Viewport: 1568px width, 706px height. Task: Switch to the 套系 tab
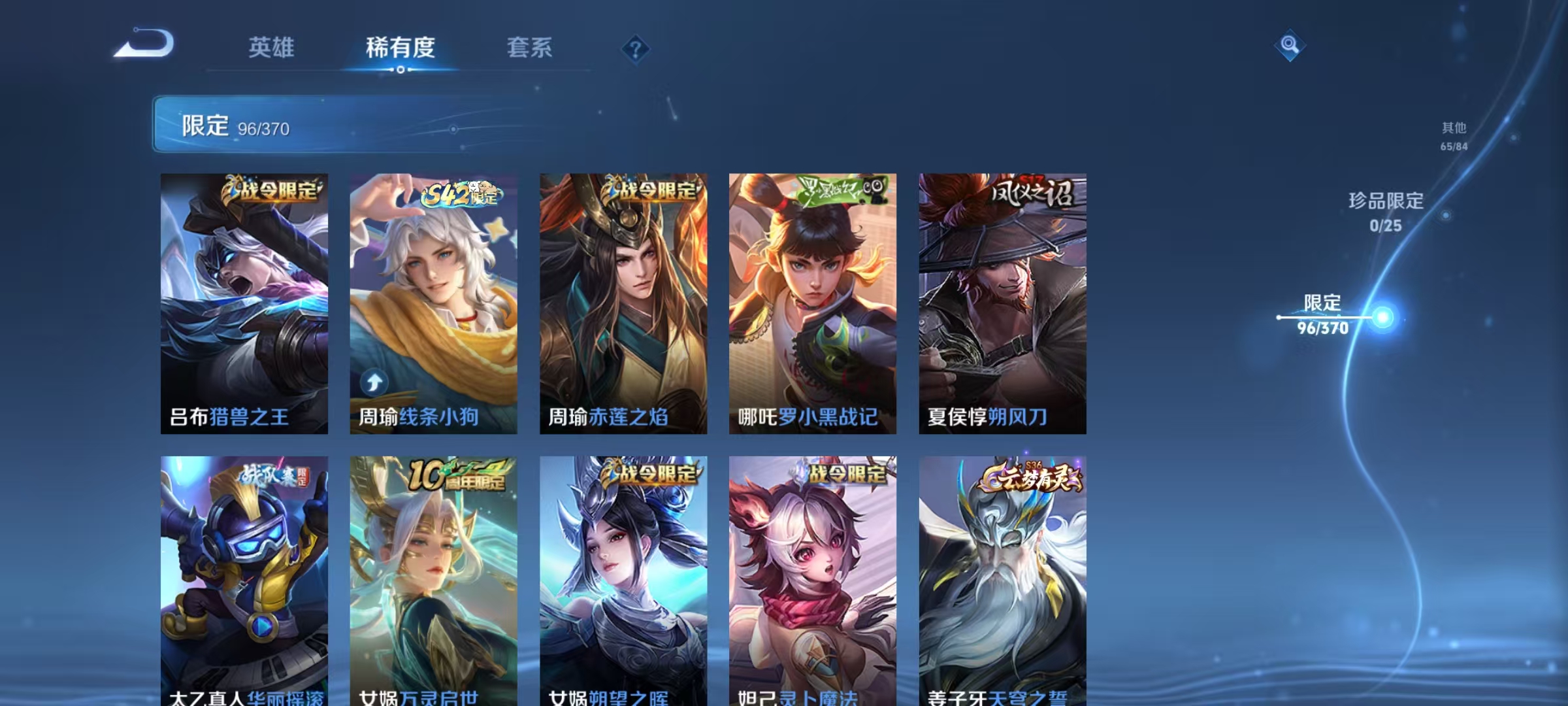coord(530,48)
